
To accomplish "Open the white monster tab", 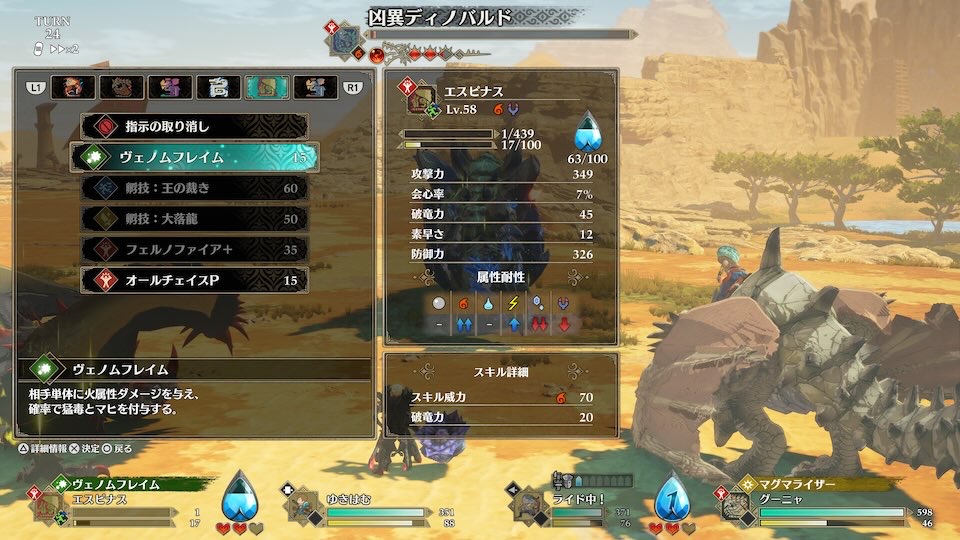I will point(218,88).
